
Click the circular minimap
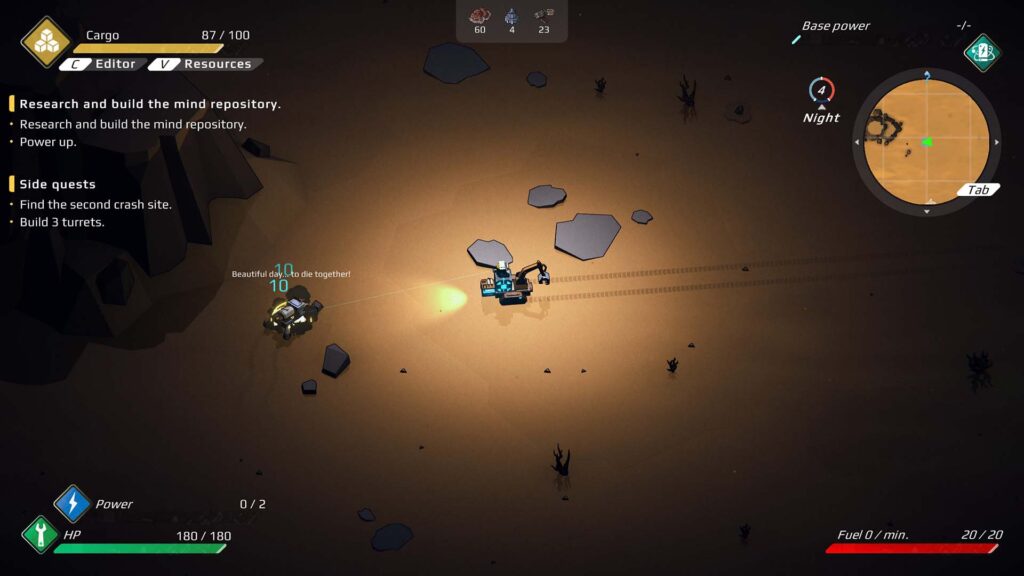point(927,142)
